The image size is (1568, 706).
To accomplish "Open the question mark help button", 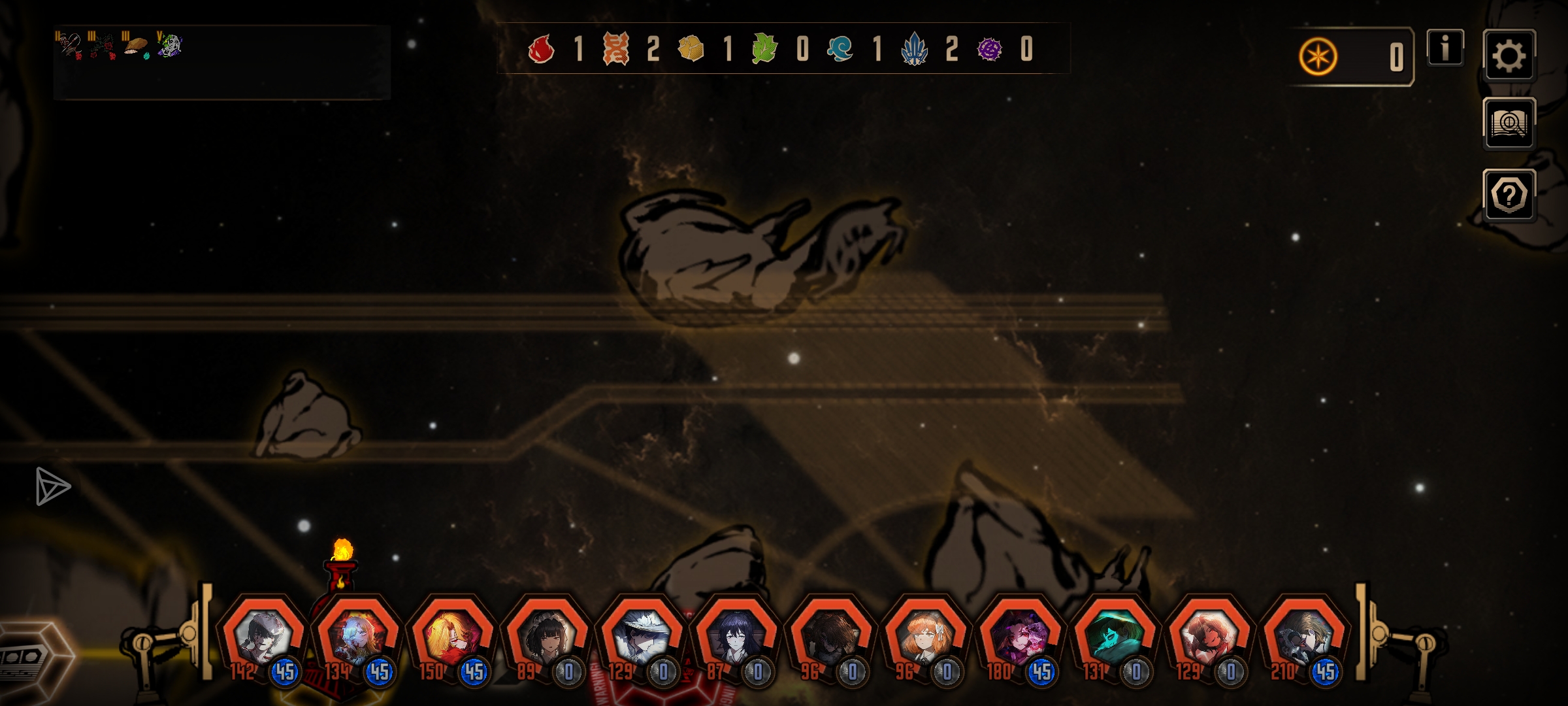I will [x=1509, y=195].
